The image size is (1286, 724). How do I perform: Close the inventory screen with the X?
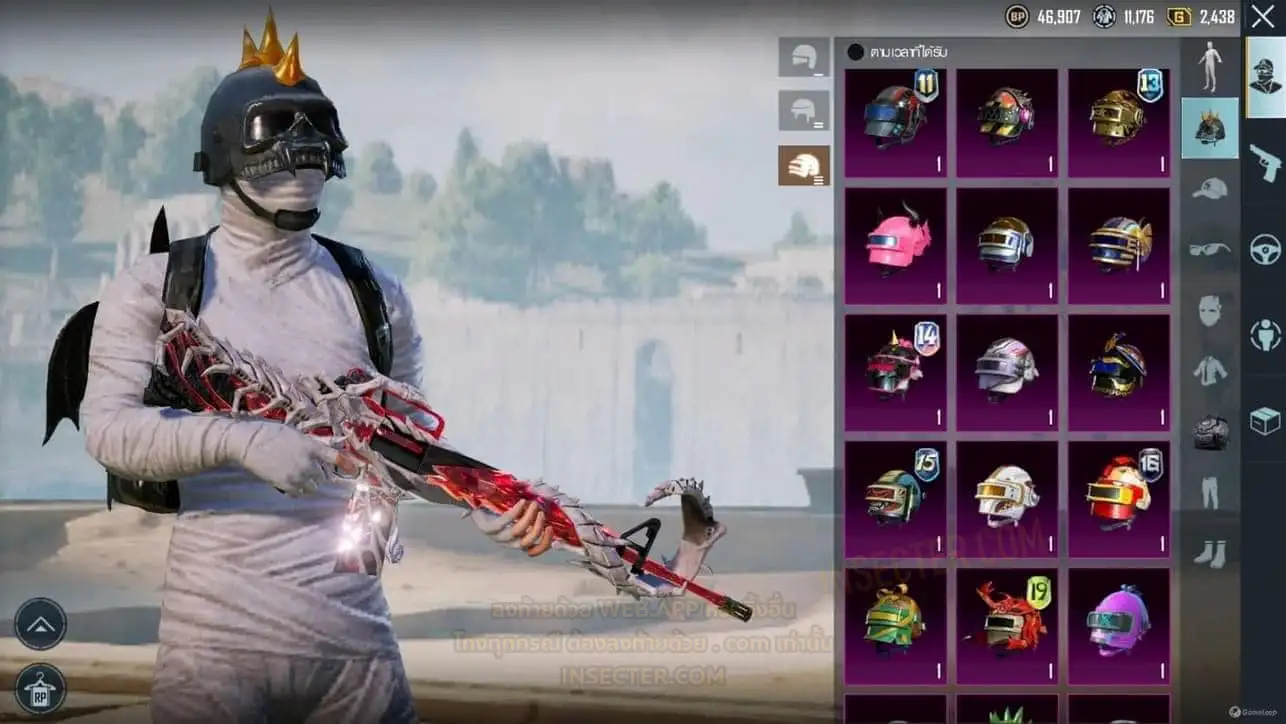[x=1262, y=17]
